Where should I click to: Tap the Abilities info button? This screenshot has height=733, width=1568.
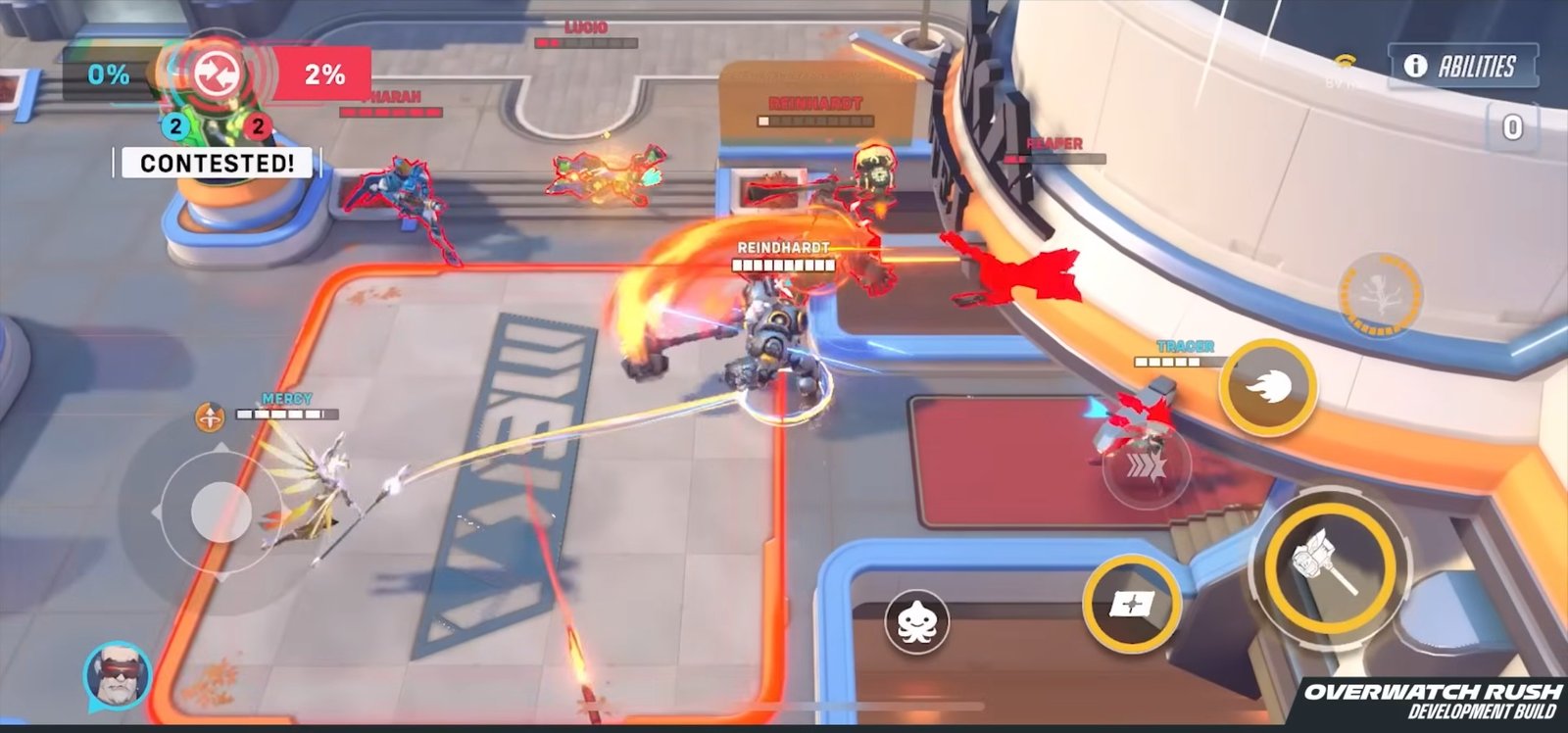click(1462, 64)
